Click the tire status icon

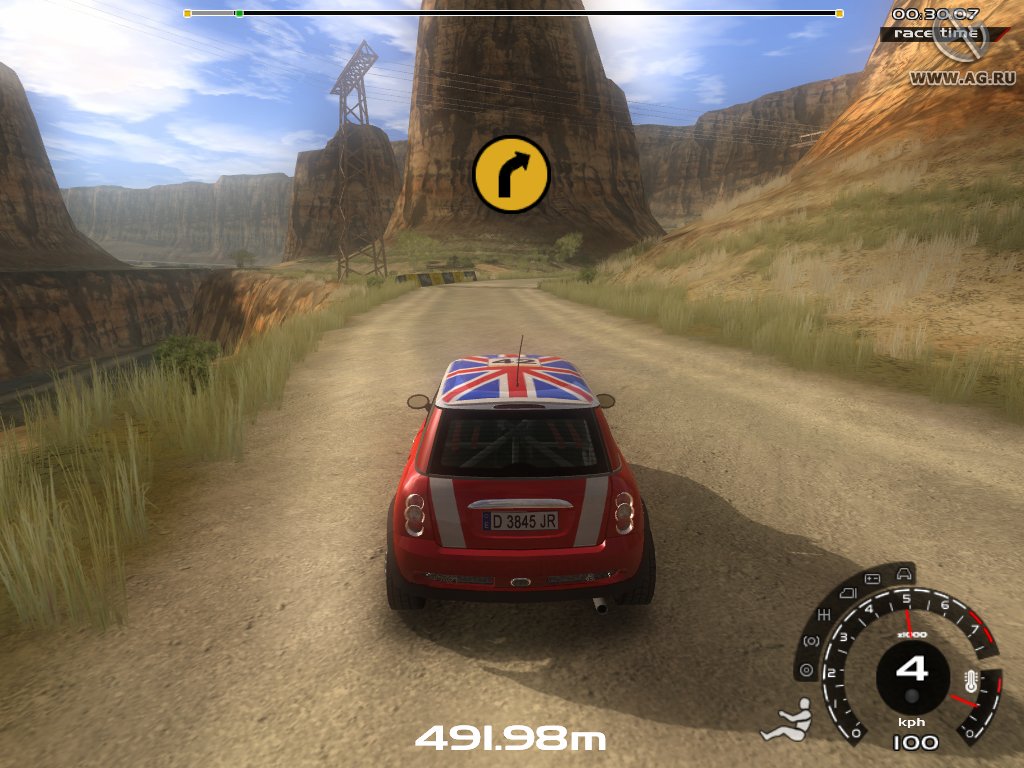(807, 670)
